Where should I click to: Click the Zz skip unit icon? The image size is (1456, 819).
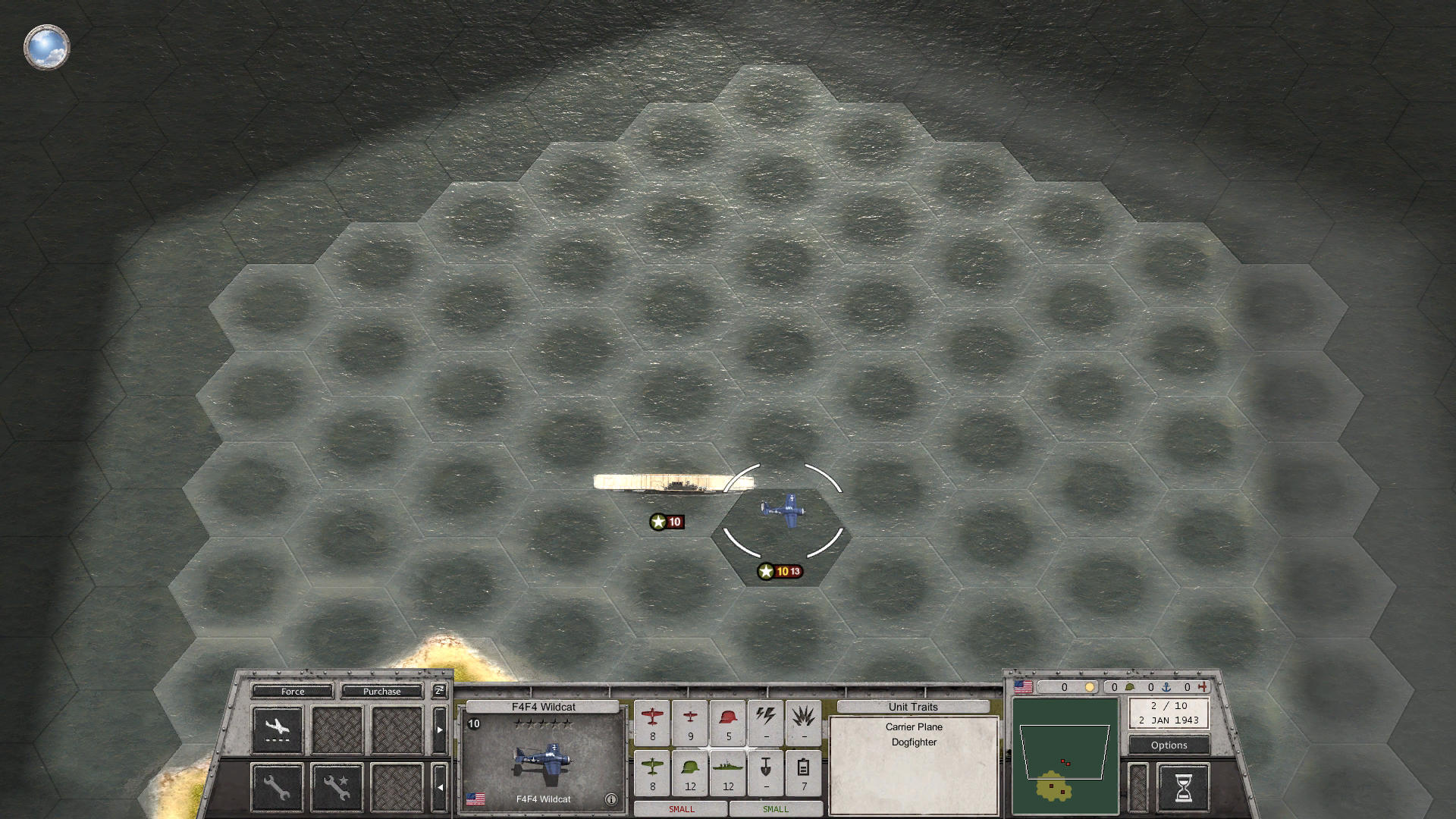pyautogui.click(x=438, y=691)
